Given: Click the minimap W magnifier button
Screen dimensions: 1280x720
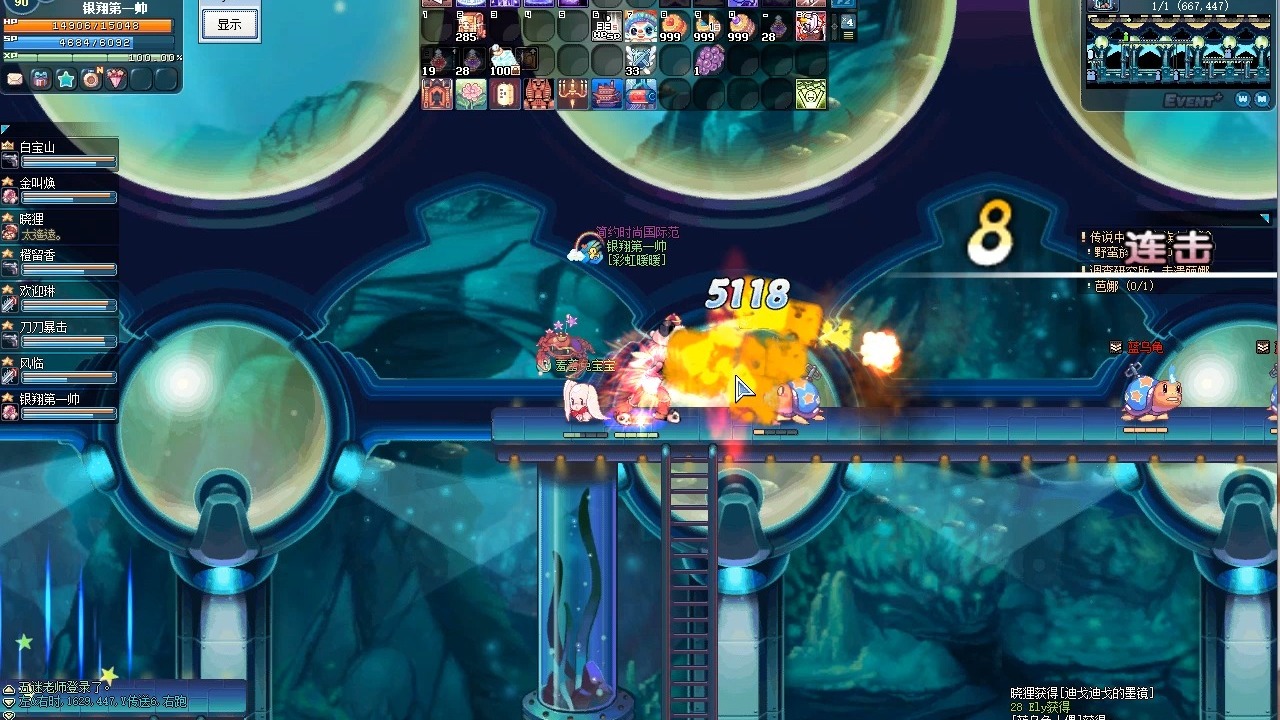Looking at the screenshot, I should [x=1242, y=99].
